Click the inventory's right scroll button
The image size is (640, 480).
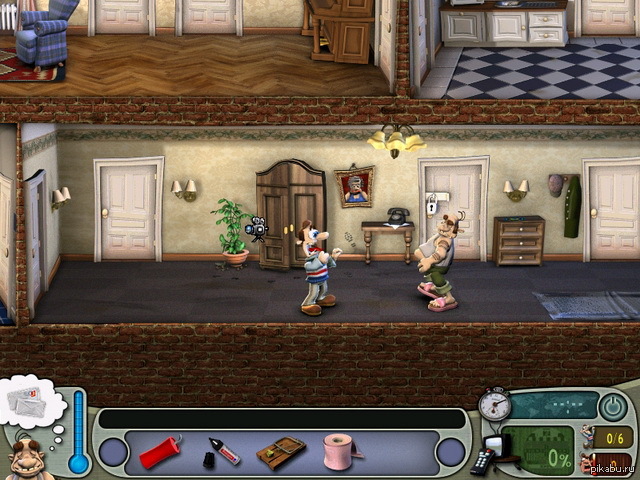click(x=451, y=453)
